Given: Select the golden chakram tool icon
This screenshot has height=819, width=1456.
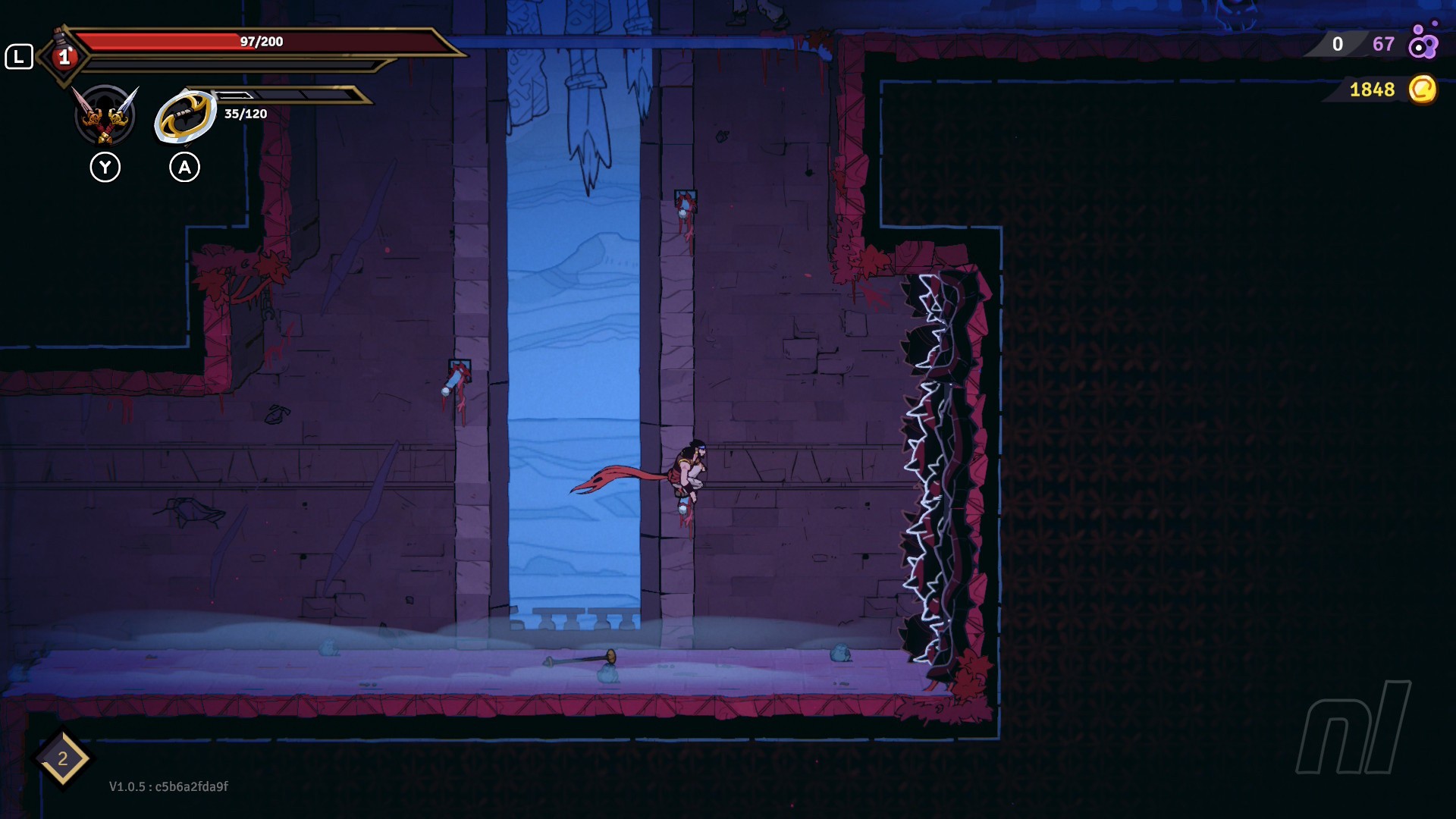Looking at the screenshot, I should click(x=185, y=117).
